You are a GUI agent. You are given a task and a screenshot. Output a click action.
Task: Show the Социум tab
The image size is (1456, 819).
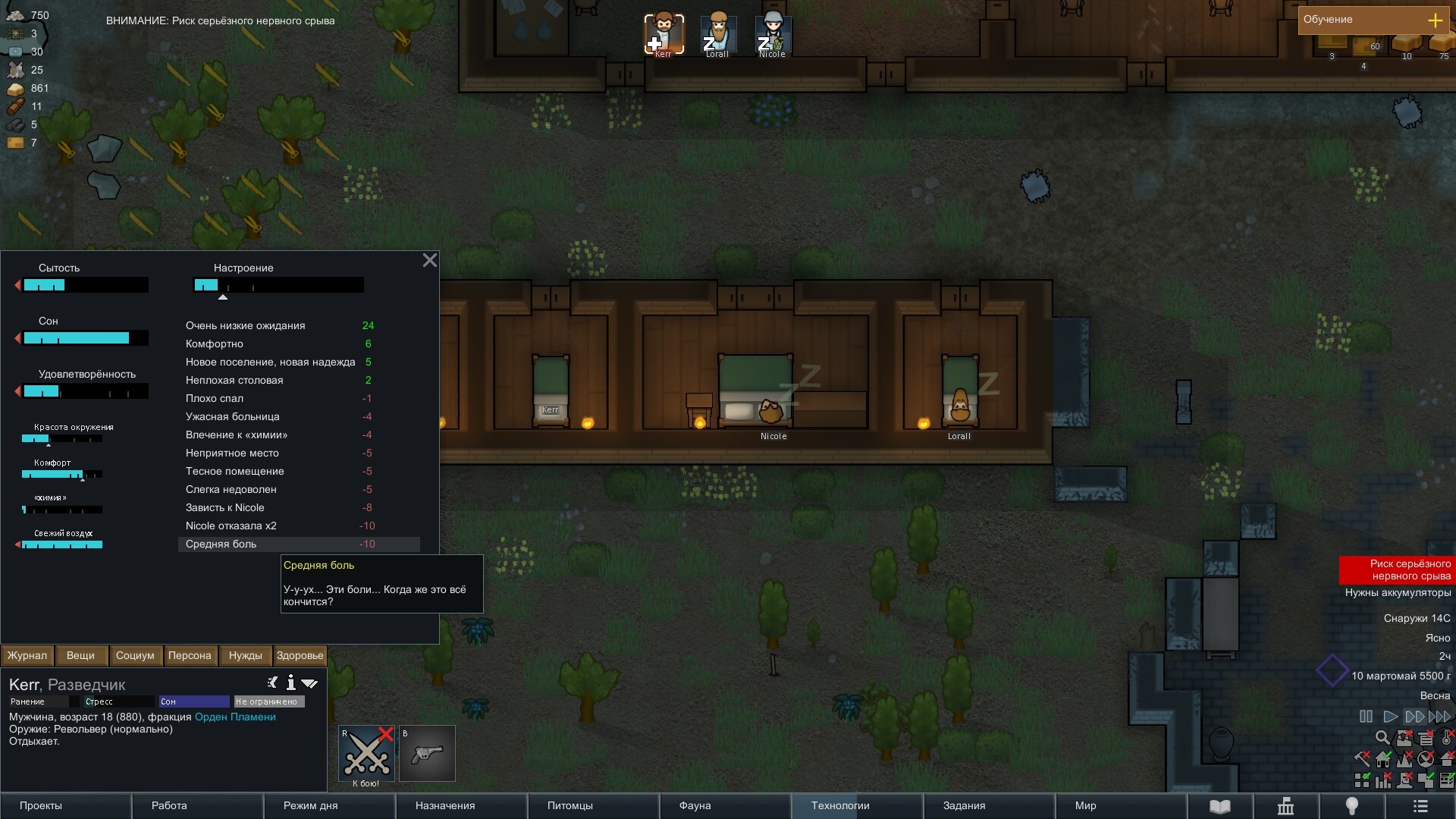pyautogui.click(x=135, y=656)
